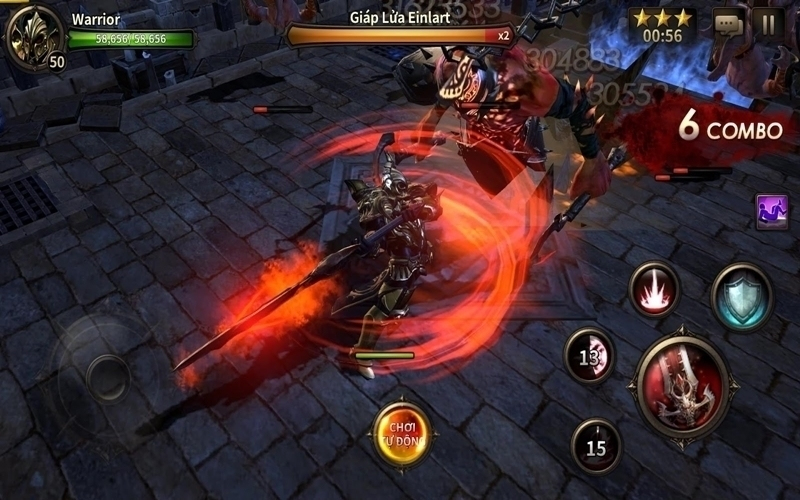Click the purple figure icon
Viewport: 800px width, 500px height.
click(x=772, y=211)
